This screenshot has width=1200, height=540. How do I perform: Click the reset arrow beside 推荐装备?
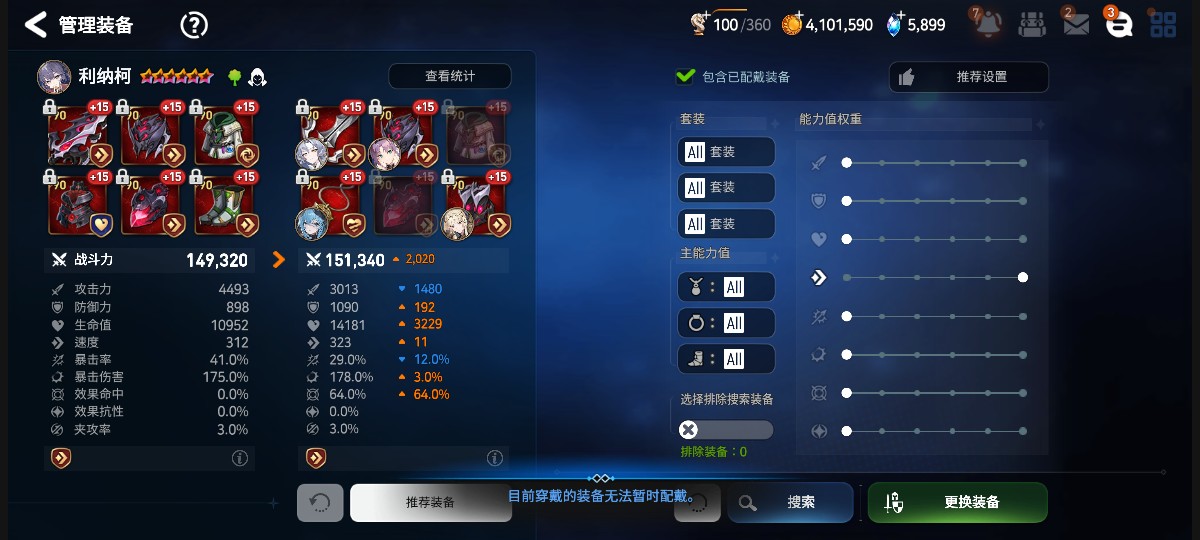(320, 503)
